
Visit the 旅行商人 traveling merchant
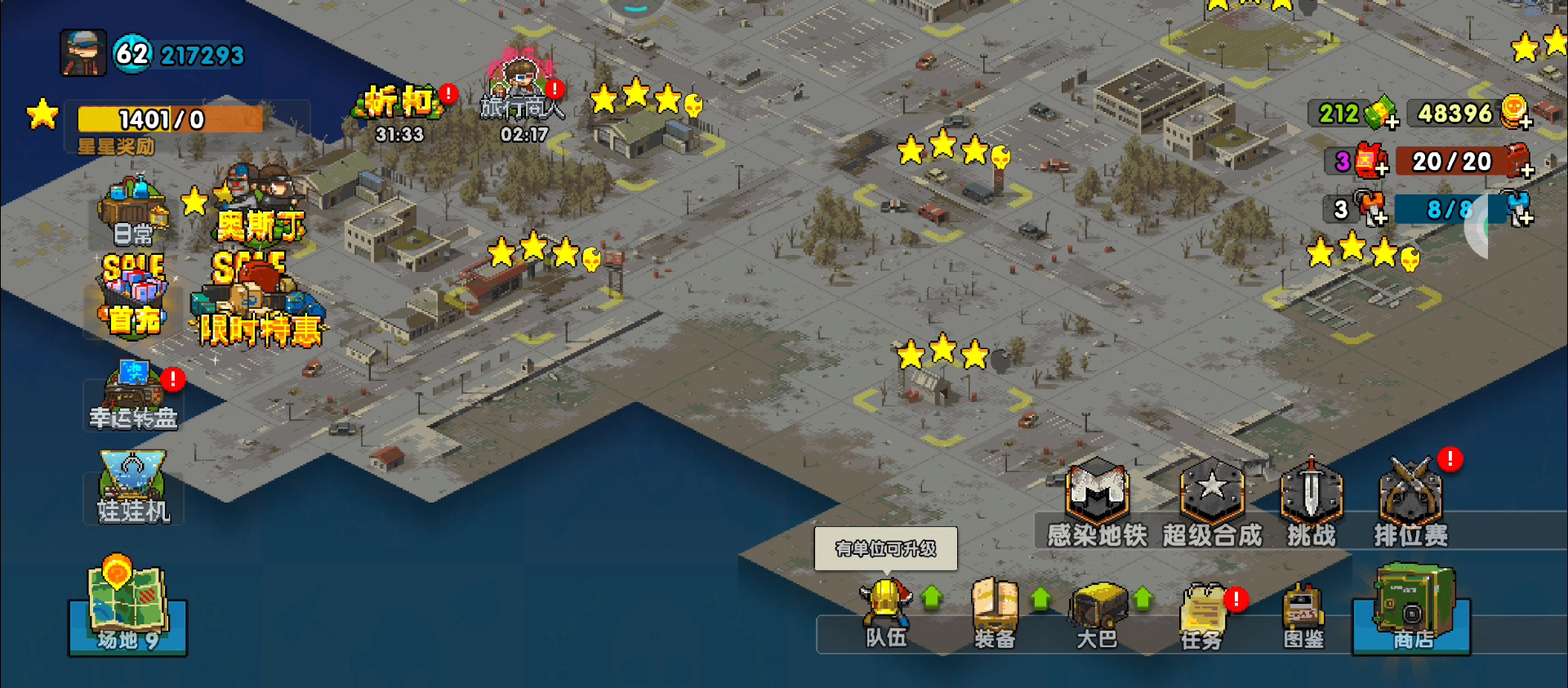coord(523,98)
